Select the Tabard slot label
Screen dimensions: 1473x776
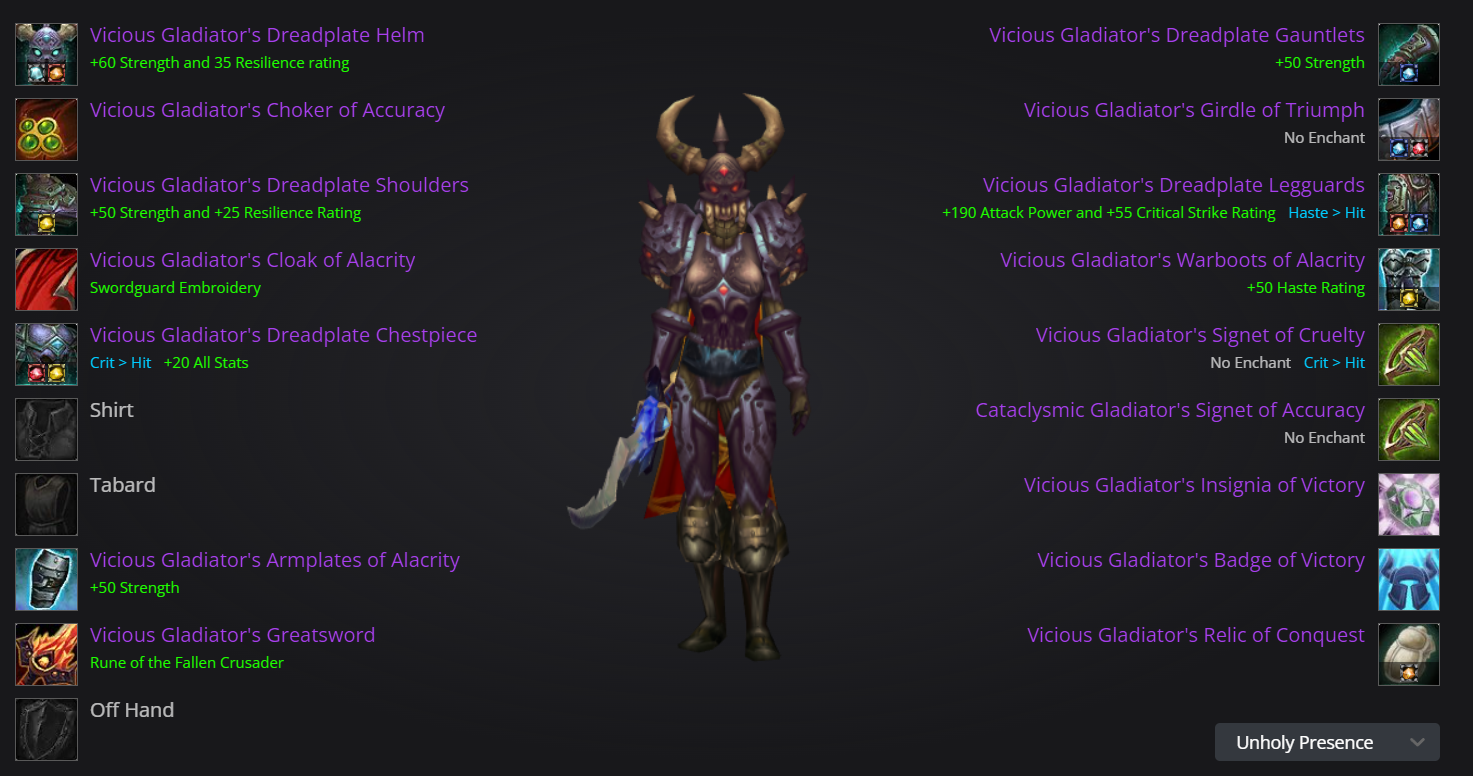(122, 484)
